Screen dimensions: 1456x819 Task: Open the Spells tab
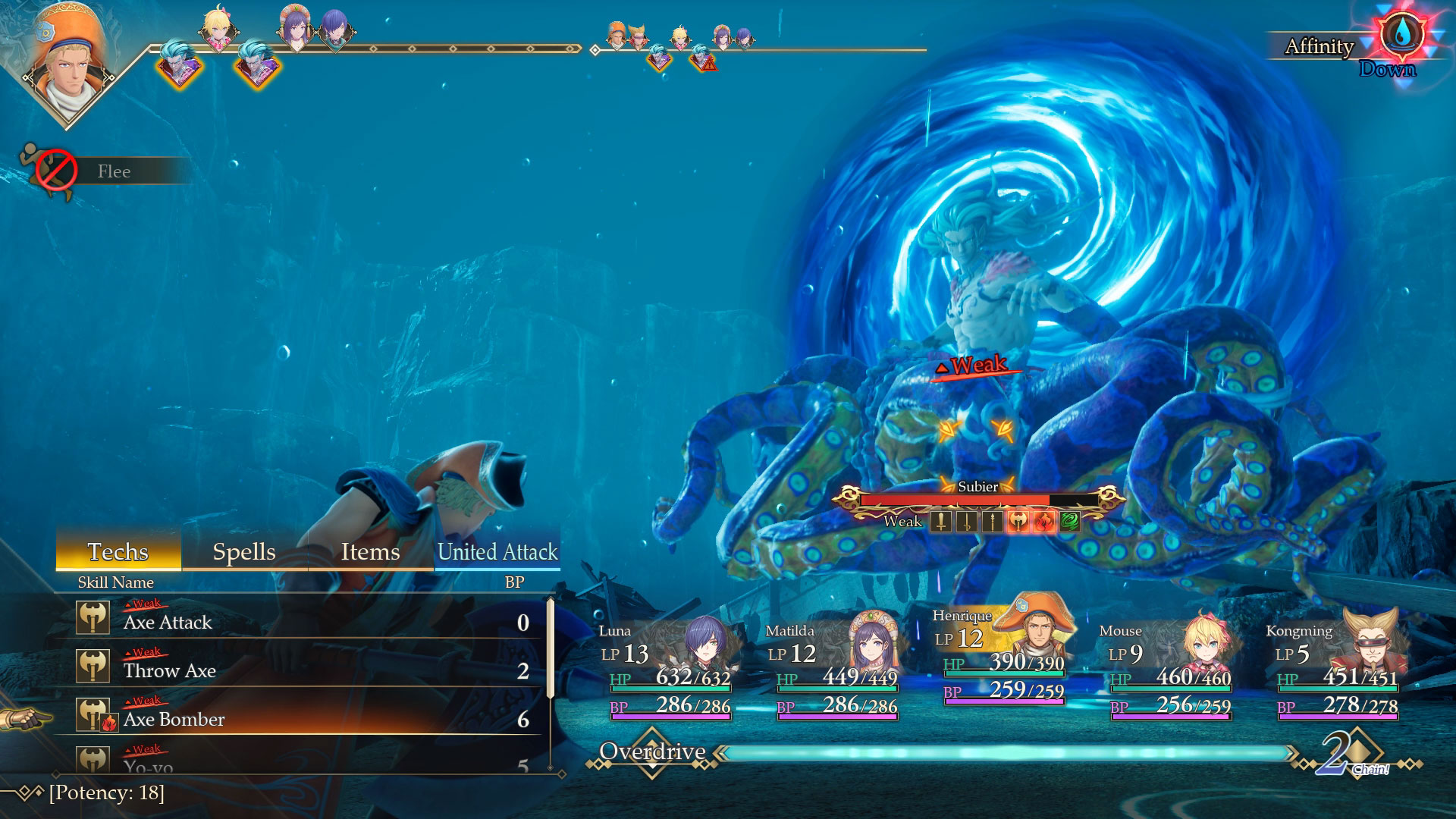click(x=243, y=551)
